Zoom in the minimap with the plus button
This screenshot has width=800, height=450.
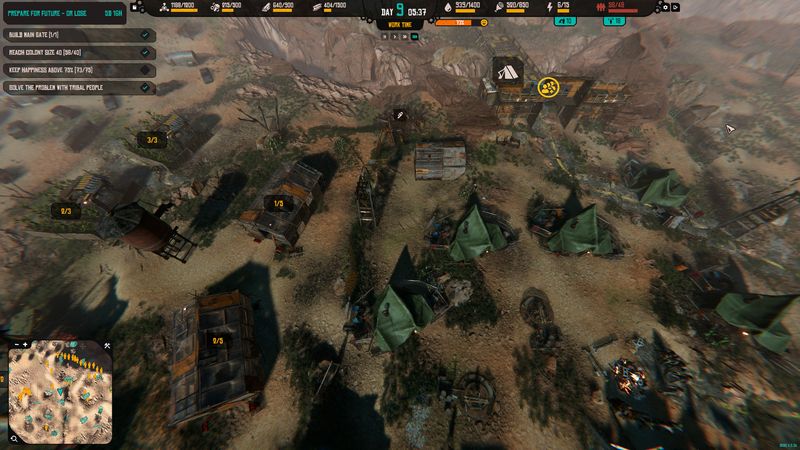click(x=27, y=346)
